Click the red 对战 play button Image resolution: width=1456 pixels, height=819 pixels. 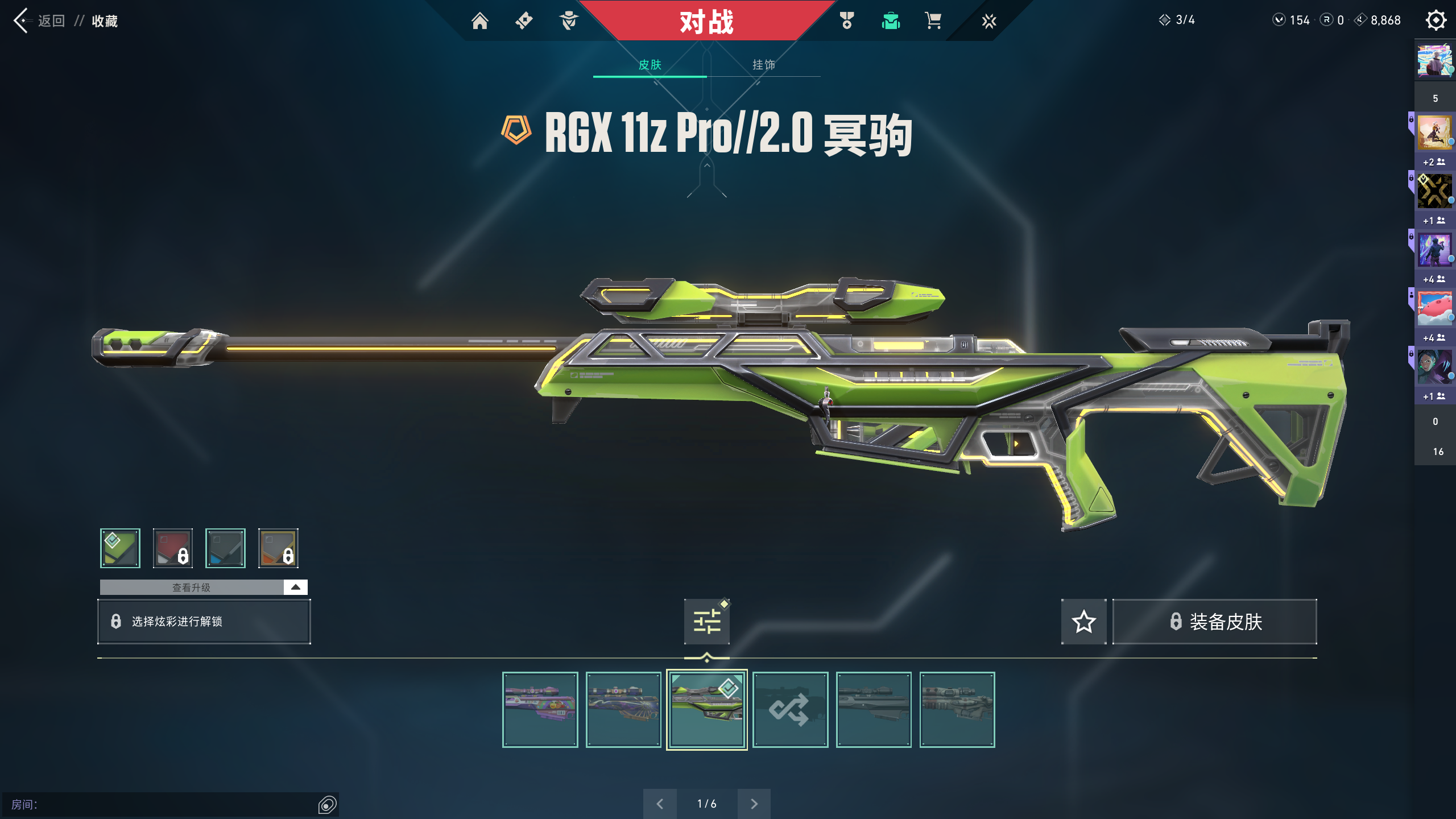706,22
